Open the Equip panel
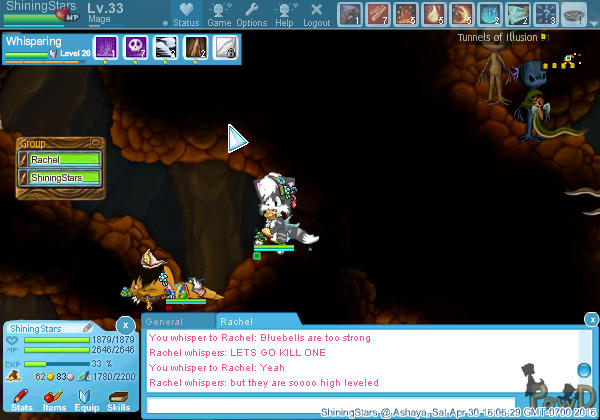 (86, 401)
